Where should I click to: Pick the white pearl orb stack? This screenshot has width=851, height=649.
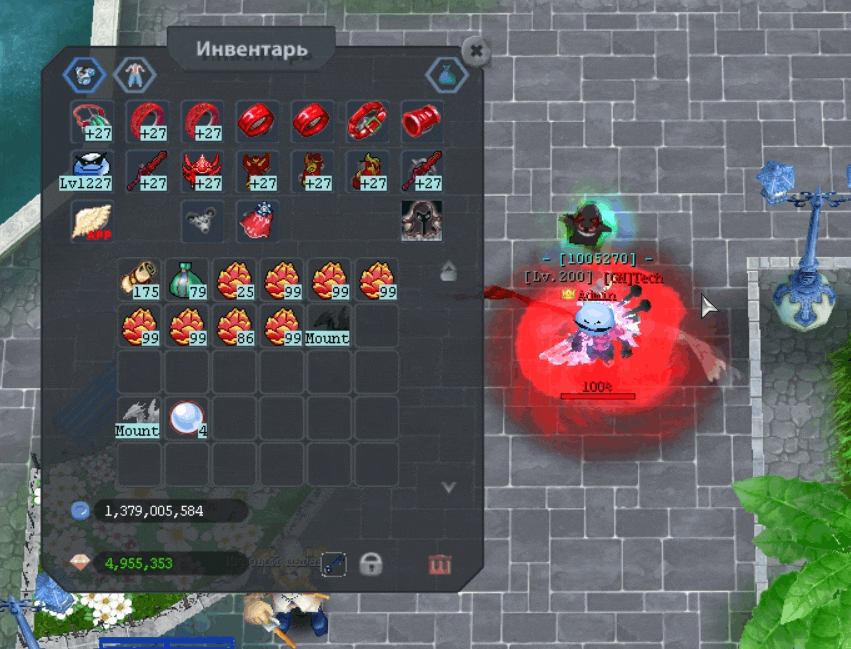click(x=186, y=417)
